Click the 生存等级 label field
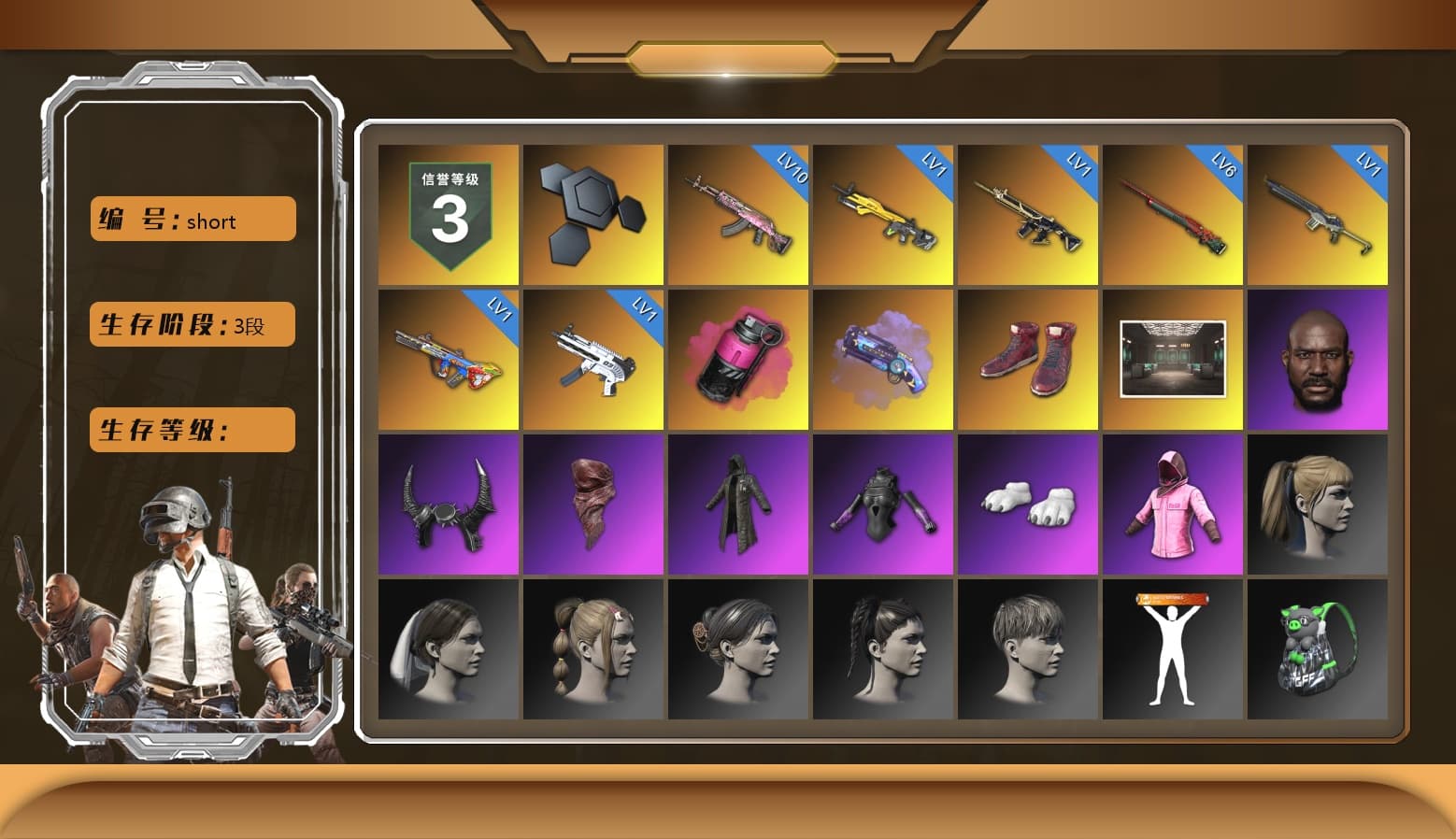 point(191,430)
